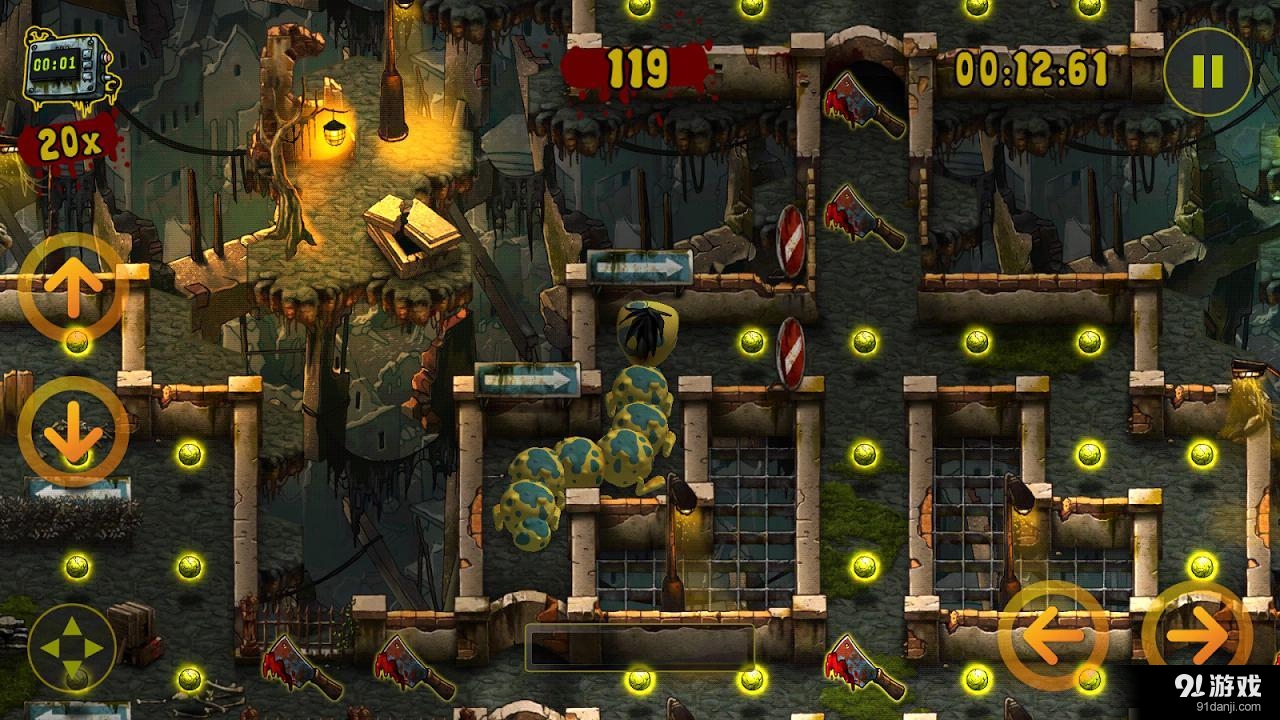Tap the right arrow control
The width and height of the screenshot is (1280, 720).
tap(1197, 634)
